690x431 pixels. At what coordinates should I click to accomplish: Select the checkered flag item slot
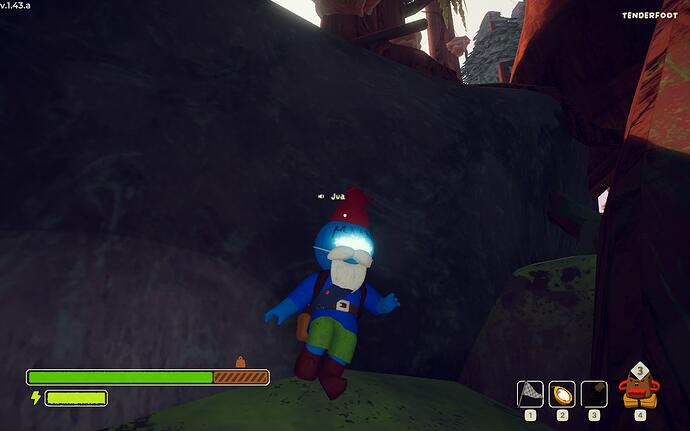(x=530, y=393)
